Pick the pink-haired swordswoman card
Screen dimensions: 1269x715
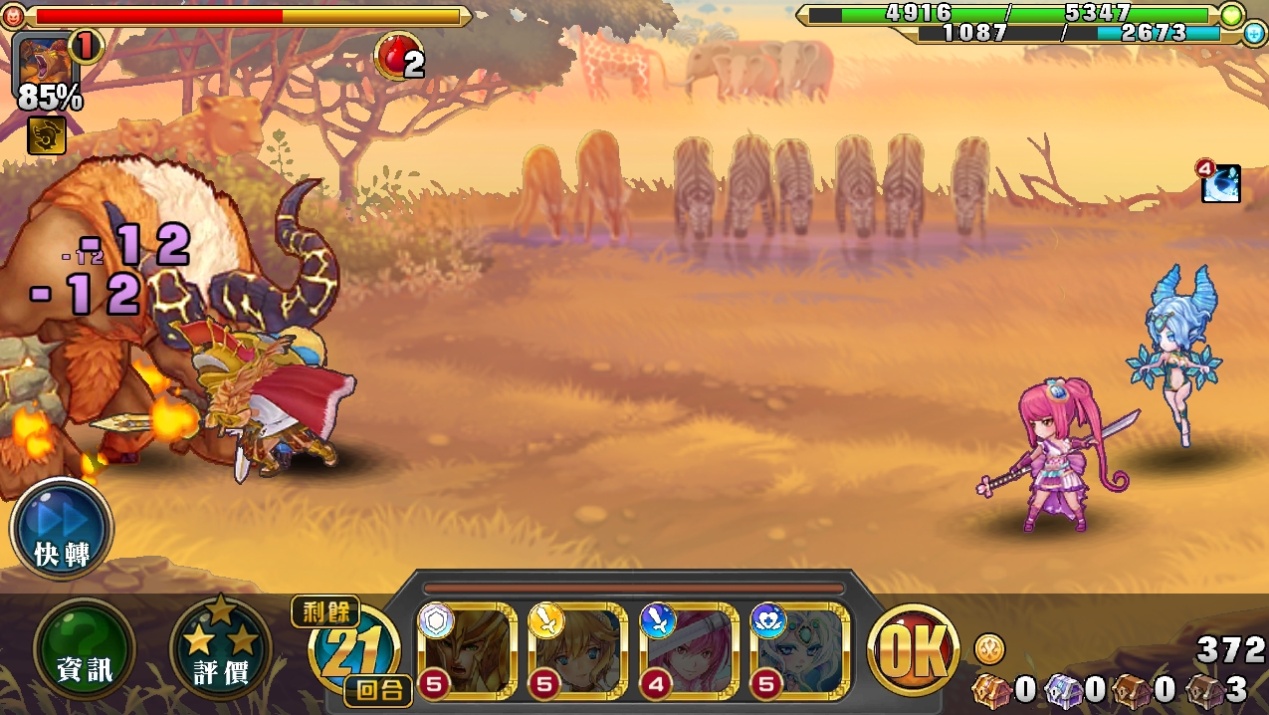point(688,650)
